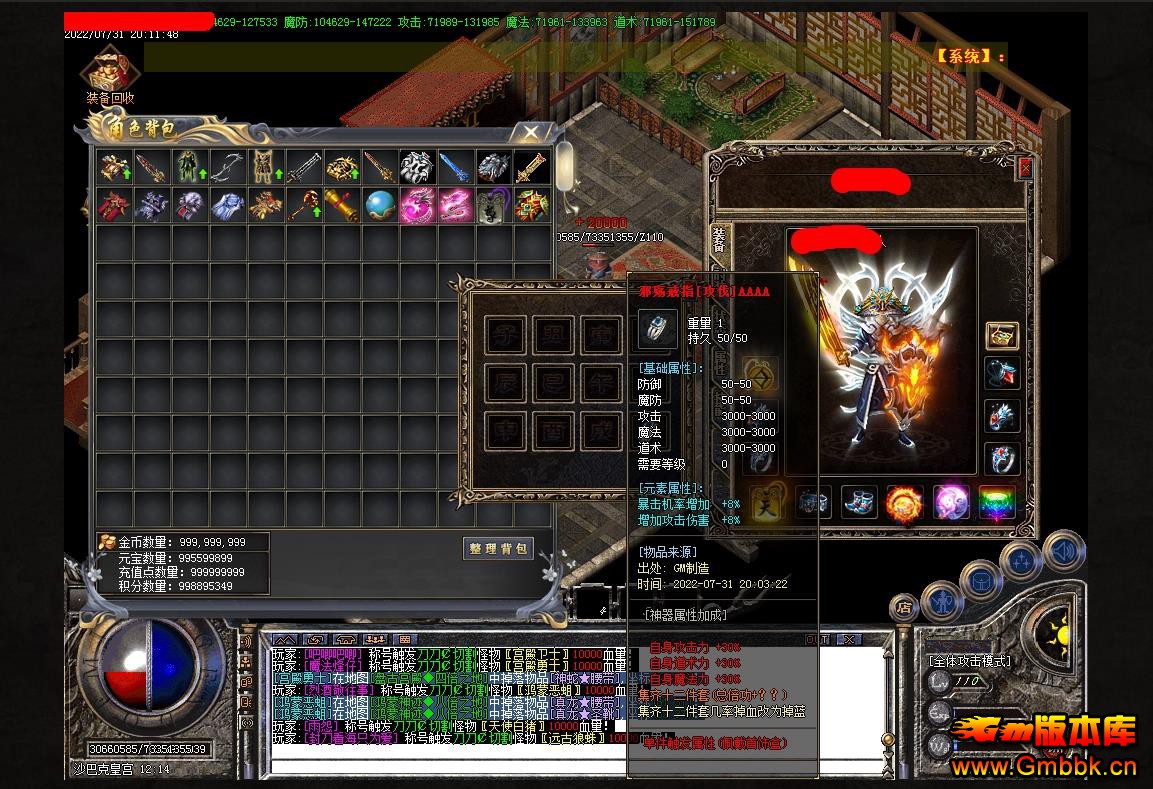Select the silver dragon emblem in backpack
Screen dimensions: 1153x789
pyautogui.click(x=417, y=167)
